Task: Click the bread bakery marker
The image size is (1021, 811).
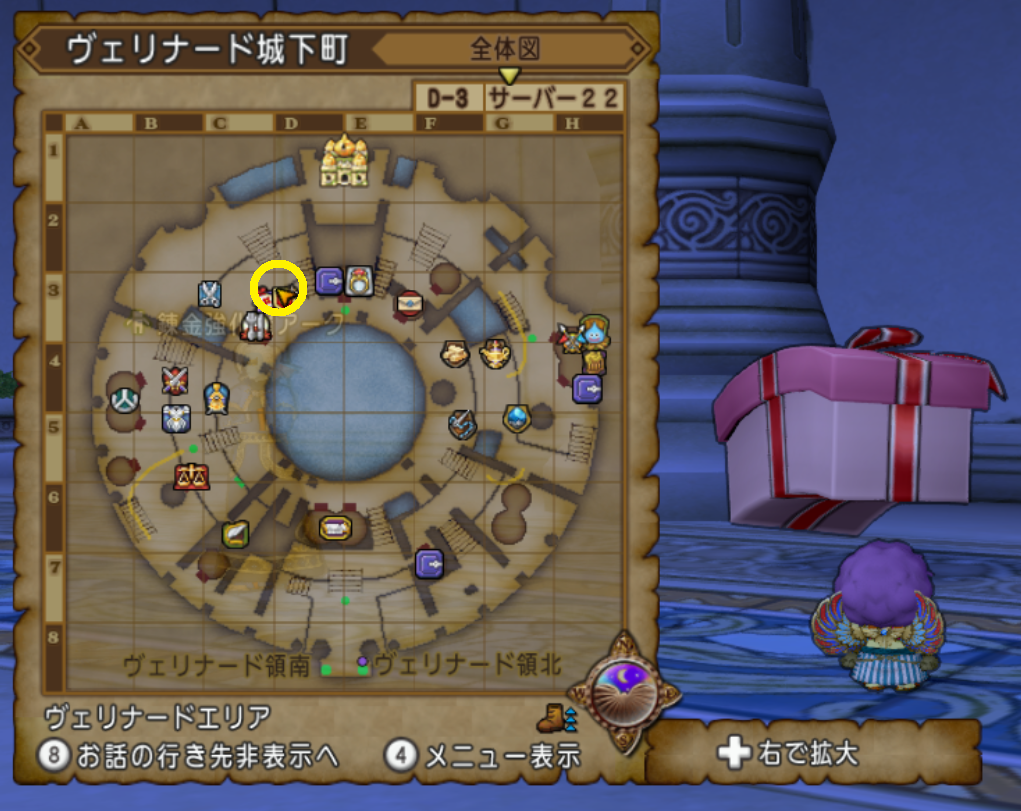Action: (456, 353)
